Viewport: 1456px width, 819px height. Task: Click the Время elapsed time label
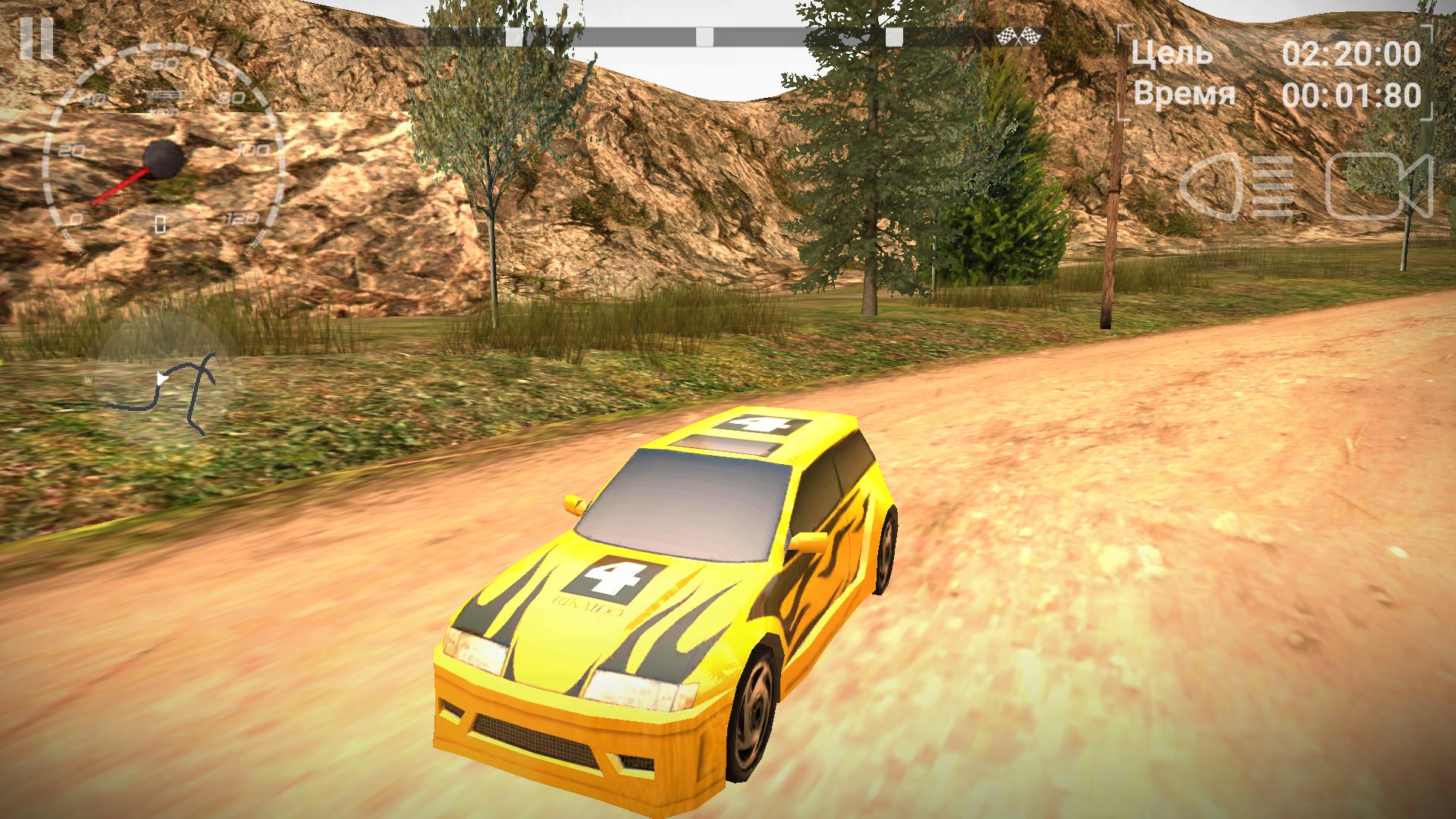(x=1183, y=95)
